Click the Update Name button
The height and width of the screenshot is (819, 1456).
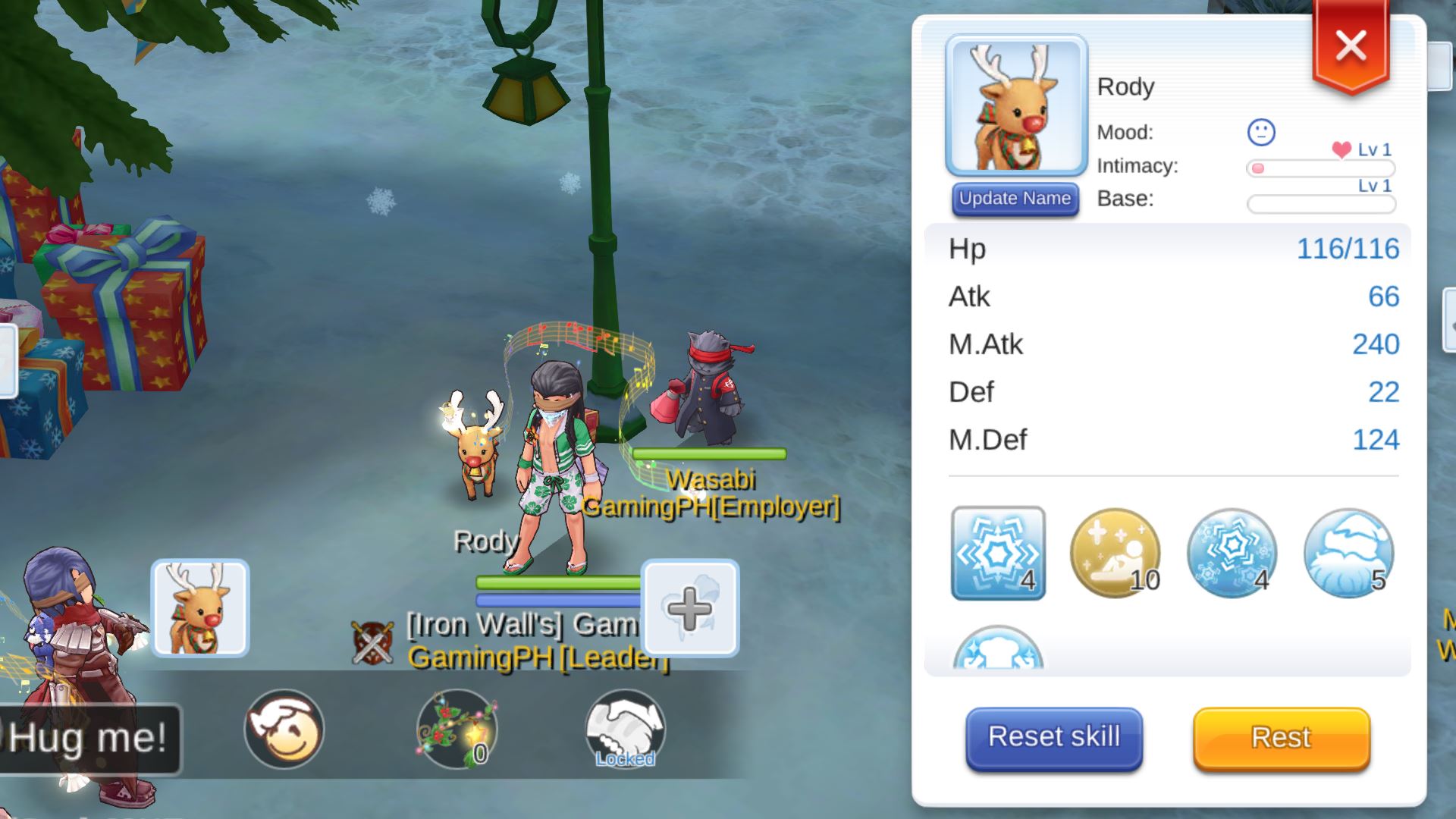1015,199
